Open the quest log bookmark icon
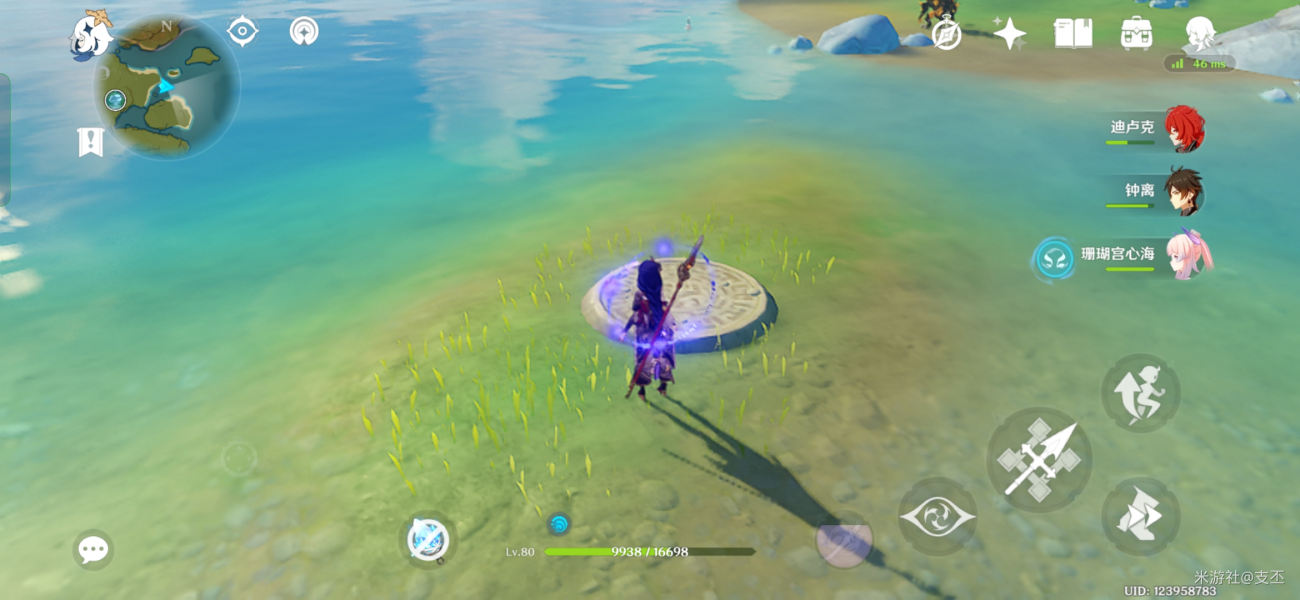Image resolution: width=1300 pixels, height=600 pixels. (90, 142)
